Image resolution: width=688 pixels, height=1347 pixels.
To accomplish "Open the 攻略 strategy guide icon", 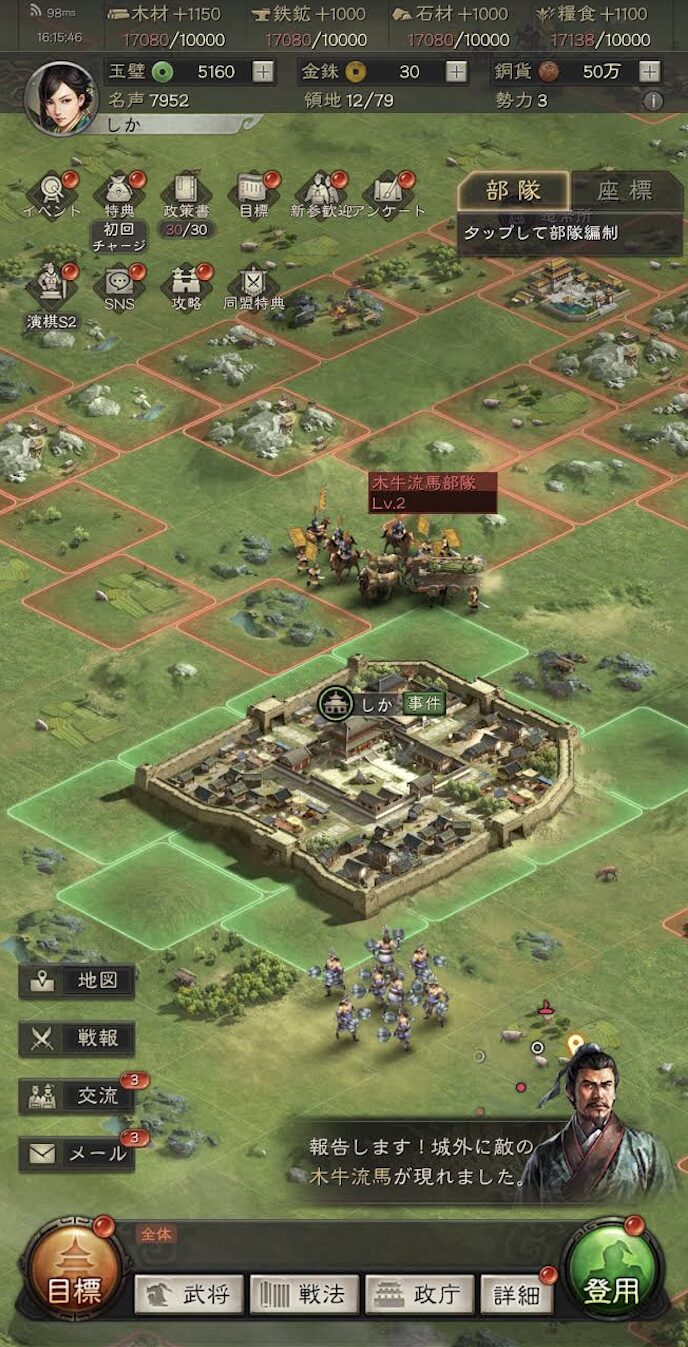I will click(186, 284).
